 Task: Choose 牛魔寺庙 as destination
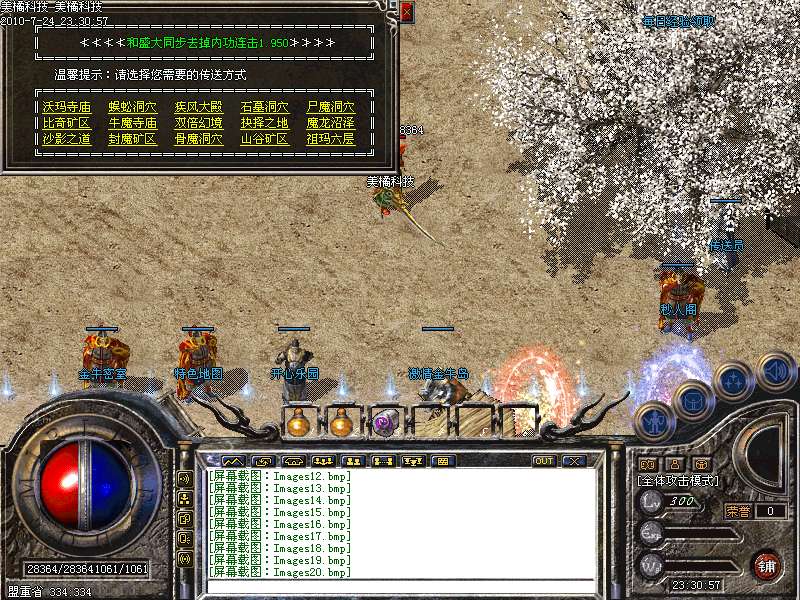tap(132, 123)
